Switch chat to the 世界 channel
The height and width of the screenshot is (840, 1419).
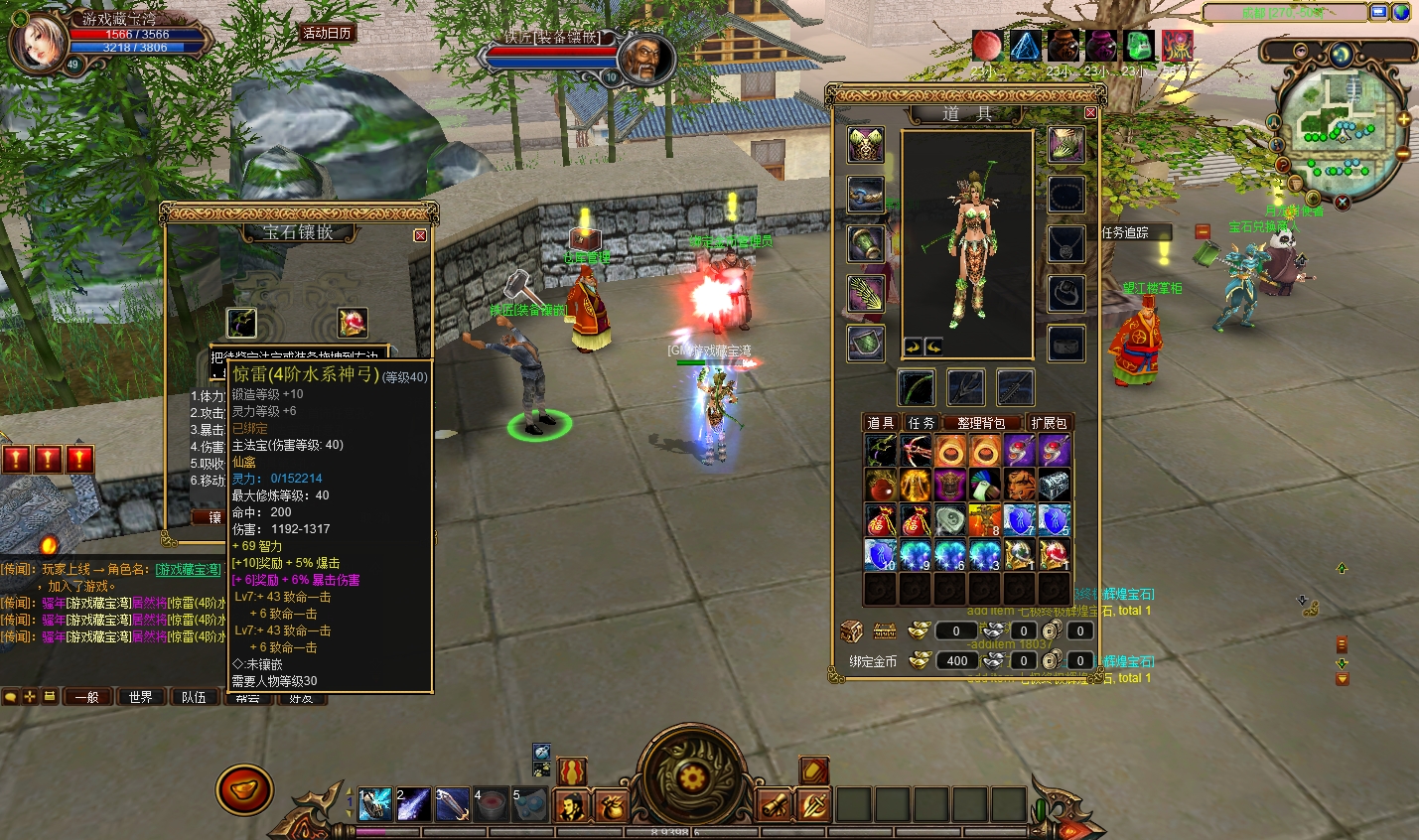point(140,697)
